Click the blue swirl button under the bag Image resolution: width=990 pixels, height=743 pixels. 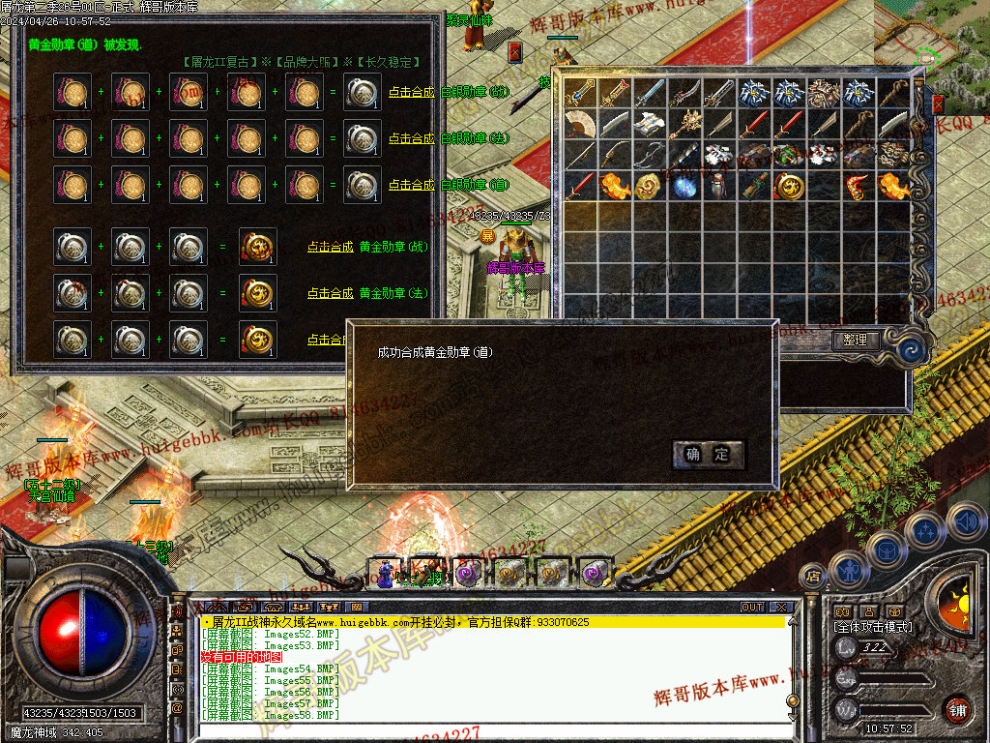click(910, 349)
